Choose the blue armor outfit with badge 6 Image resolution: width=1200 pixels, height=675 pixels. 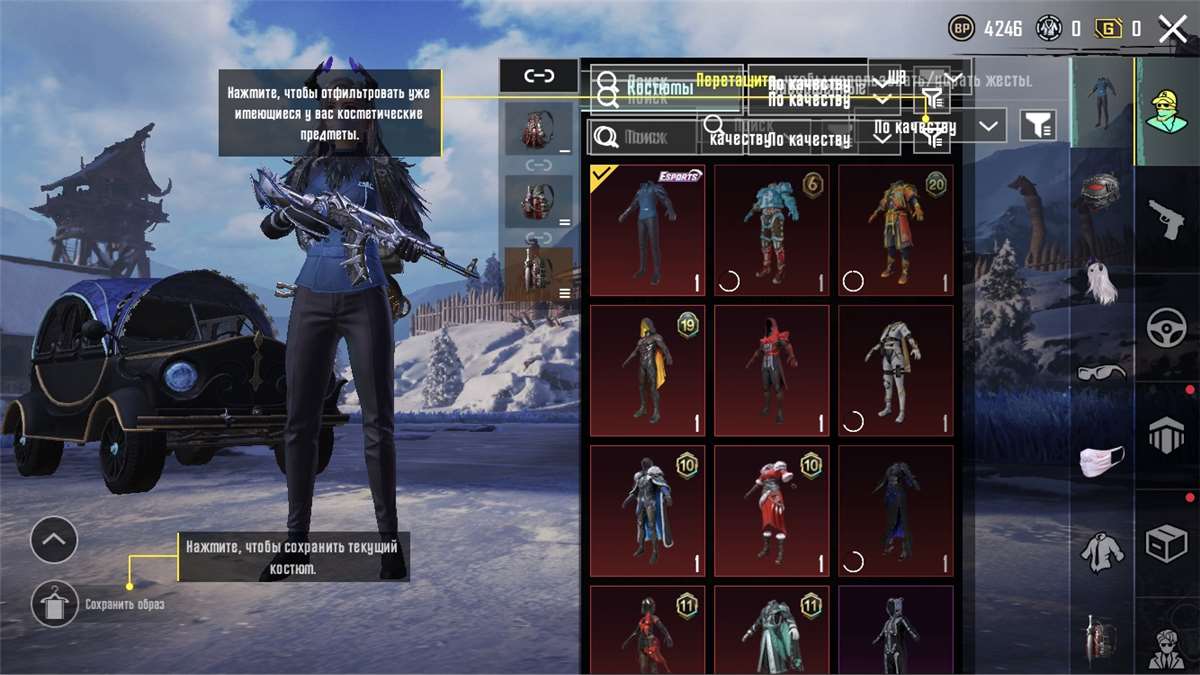pyautogui.click(x=771, y=231)
